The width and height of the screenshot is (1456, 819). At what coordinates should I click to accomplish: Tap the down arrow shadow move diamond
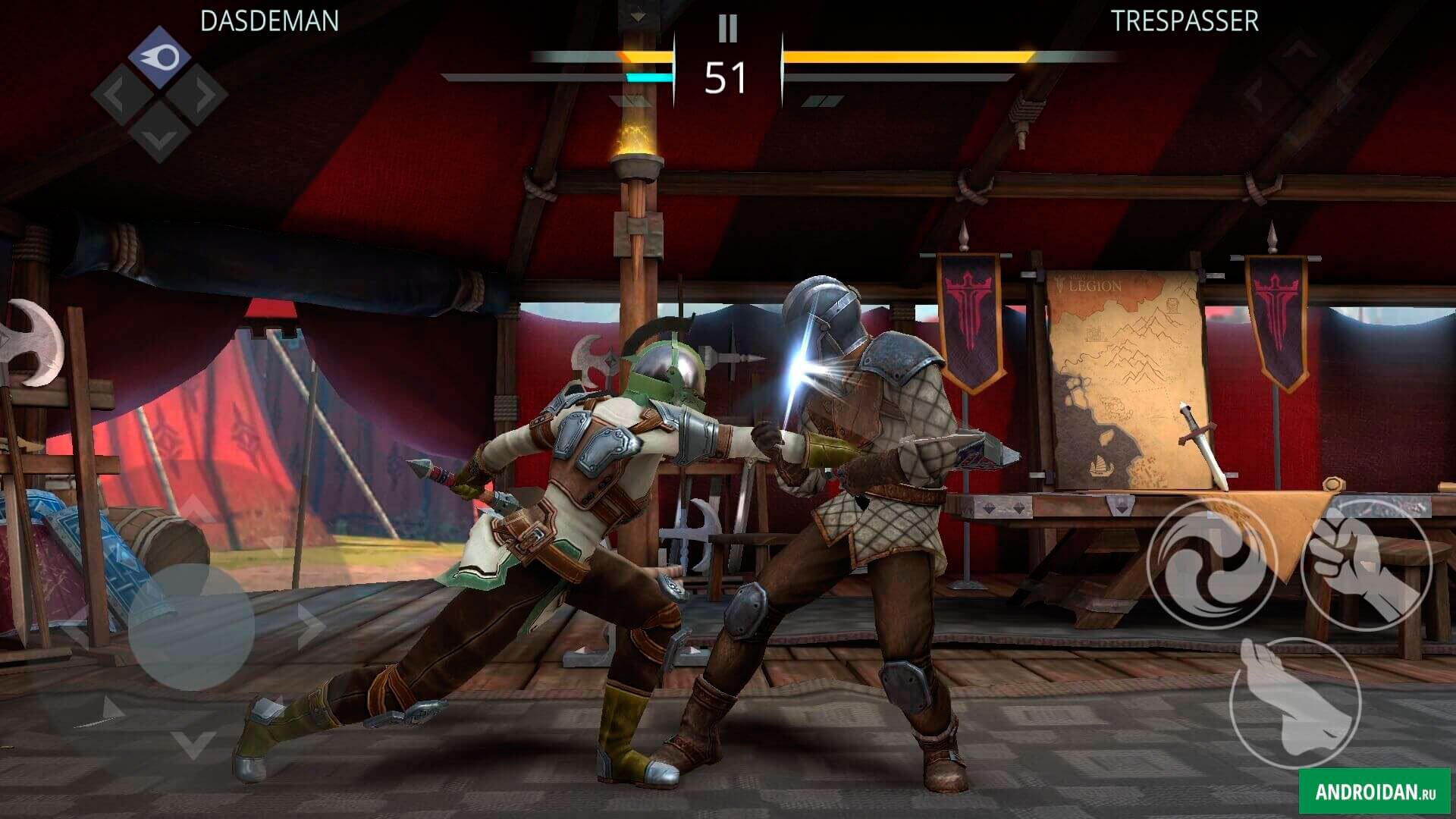[158, 133]
